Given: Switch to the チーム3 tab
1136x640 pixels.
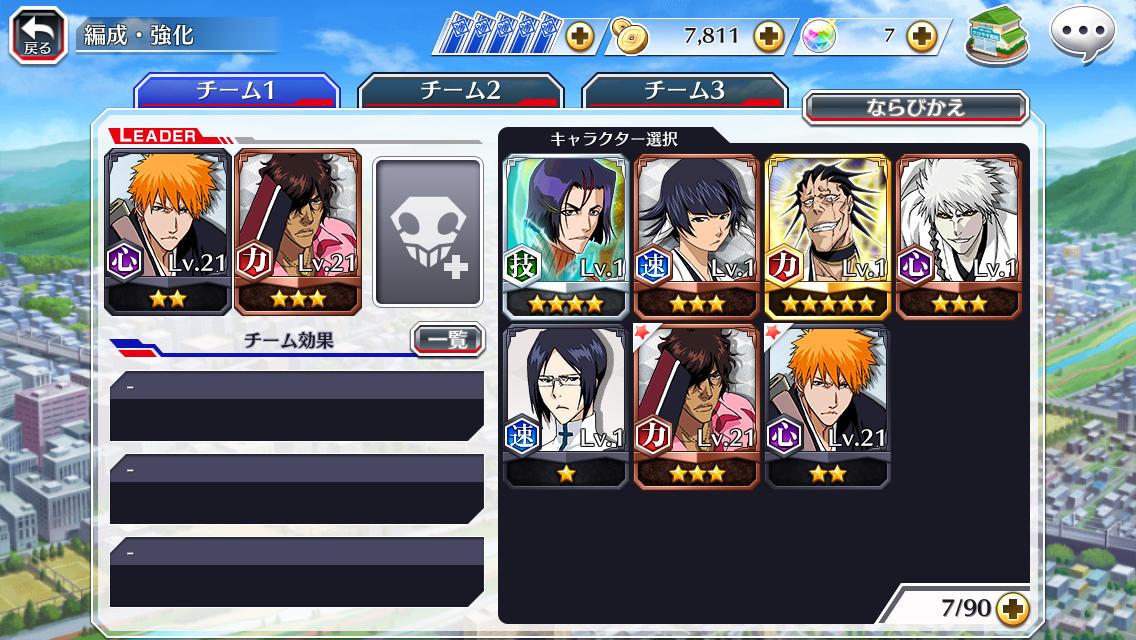Looking at the screenshot, I should 683,91.
